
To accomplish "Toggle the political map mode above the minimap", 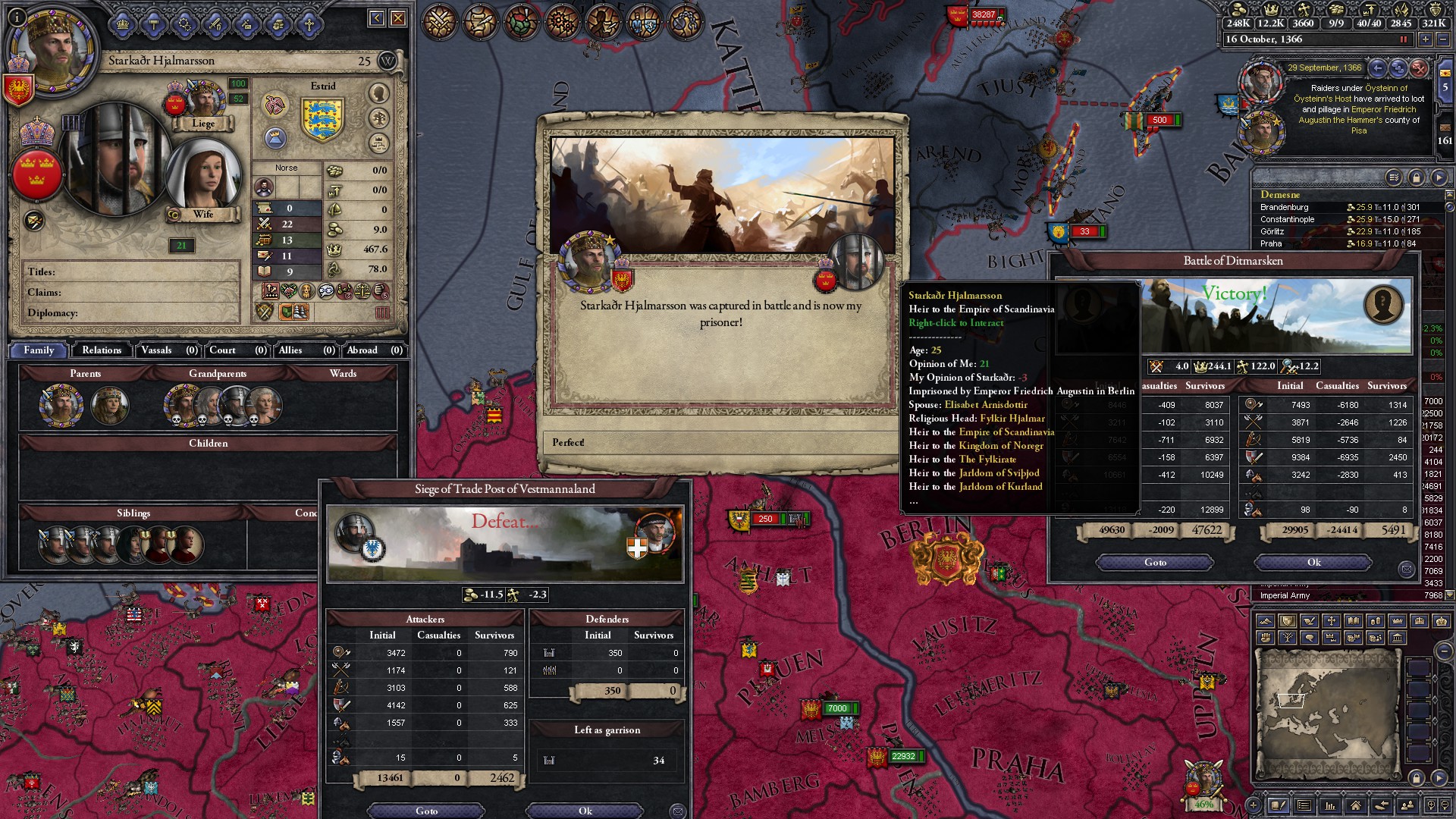I will (1286, 620).
